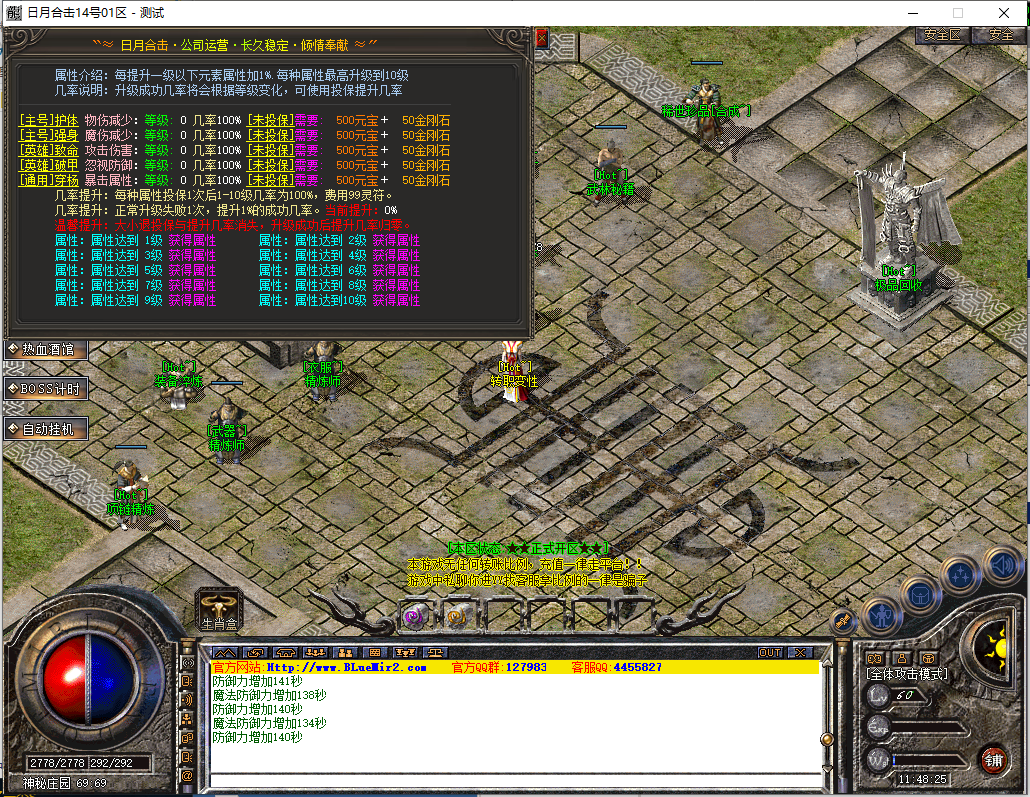Toggle the 自动挂机 auto-battle button
The width and height of the screenshot is (1030, 797).
pyautogui.click(x=46, y=429)
